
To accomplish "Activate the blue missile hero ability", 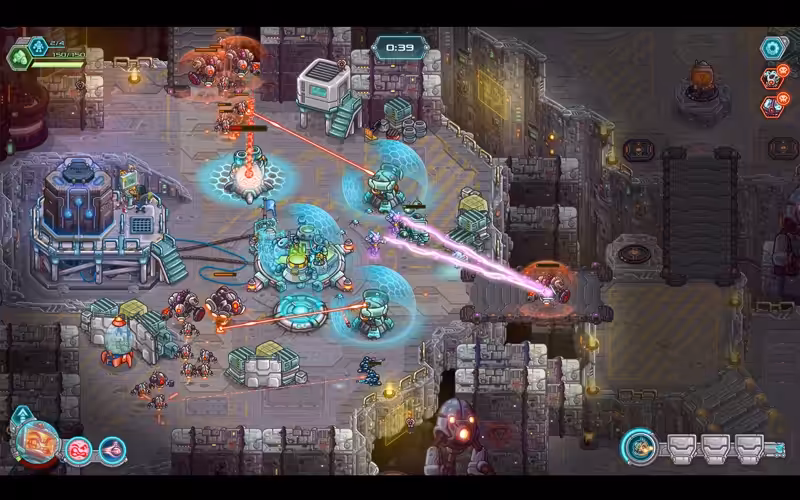I will coord(112,451).
